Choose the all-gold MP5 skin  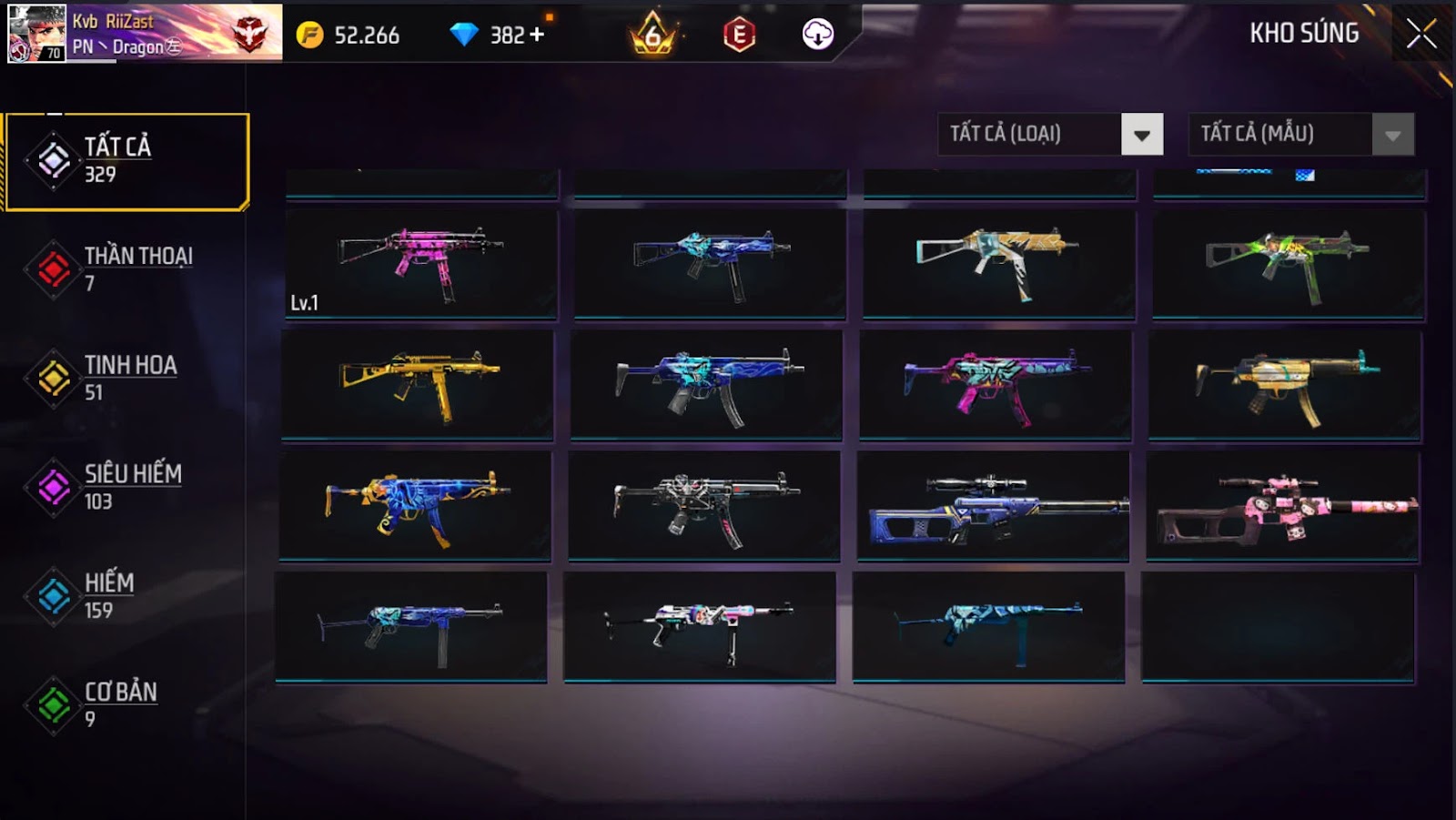pos(418,385)
